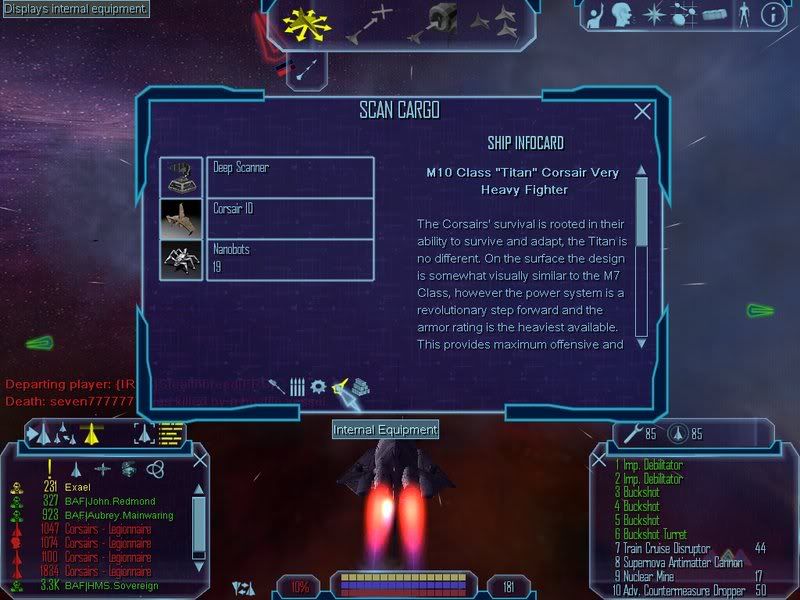
Task: Target BAF|HMS.Sovereign in the contact list
Action: click(109, 585)
